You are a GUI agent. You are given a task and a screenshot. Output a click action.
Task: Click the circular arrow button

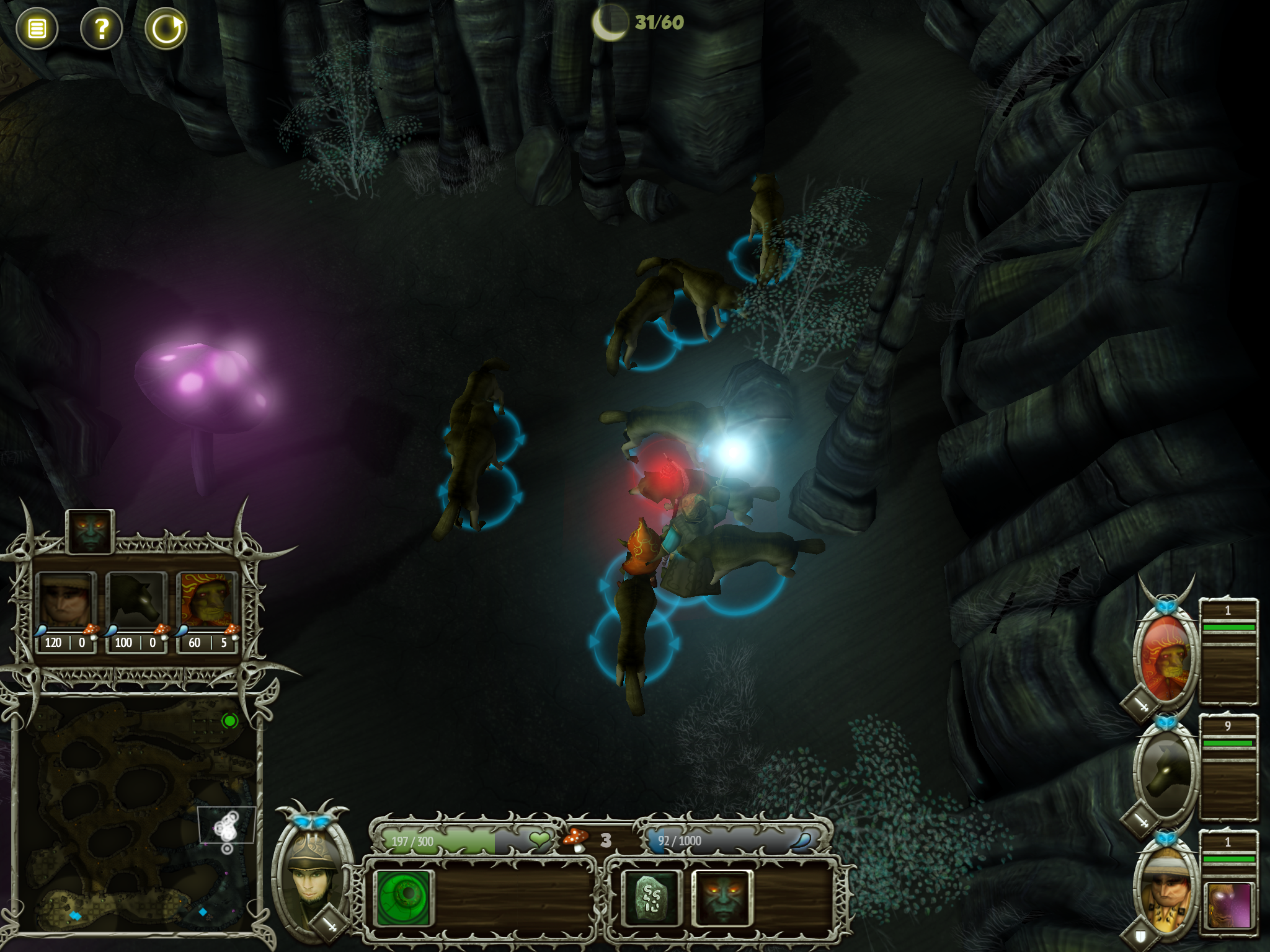click(x=166, y=29)
